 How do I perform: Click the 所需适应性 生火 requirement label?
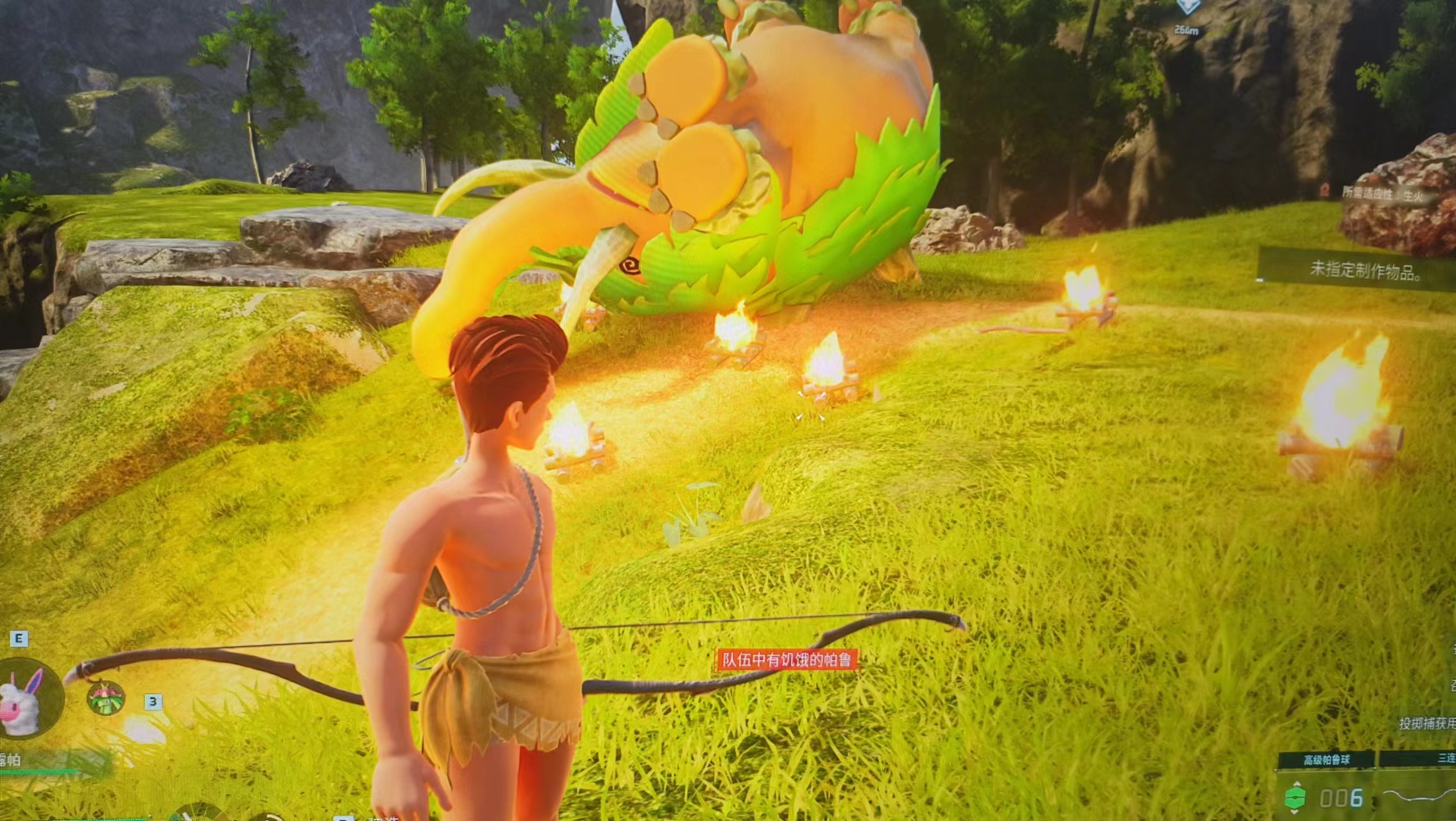tap(1382, 194)
